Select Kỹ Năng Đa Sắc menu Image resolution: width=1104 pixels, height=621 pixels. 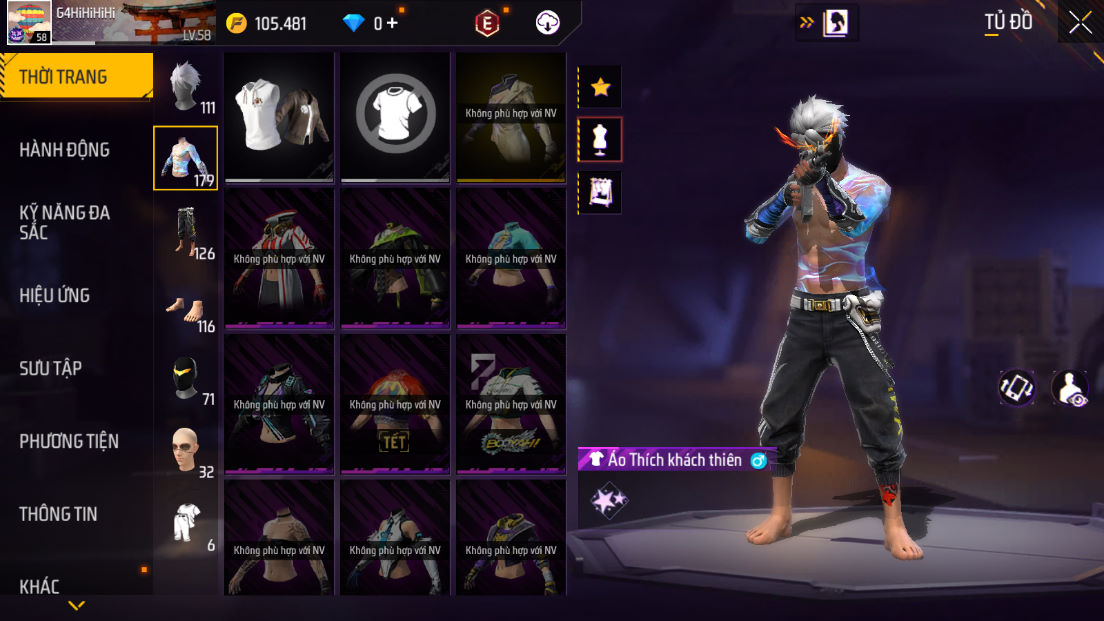pyautogui.click(x=66, y=222)
